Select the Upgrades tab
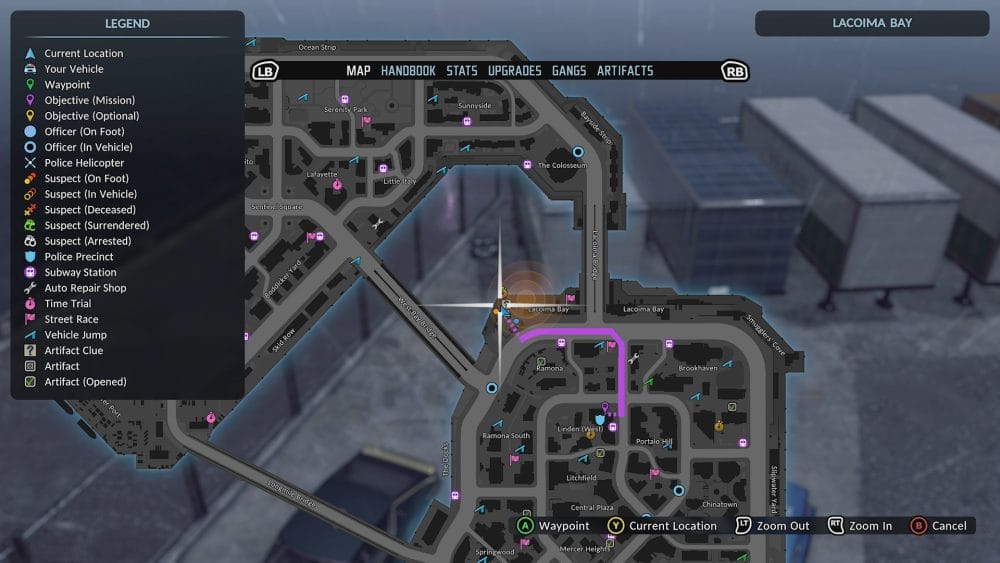Screen dimensions: 1000x563 (514, 71)
